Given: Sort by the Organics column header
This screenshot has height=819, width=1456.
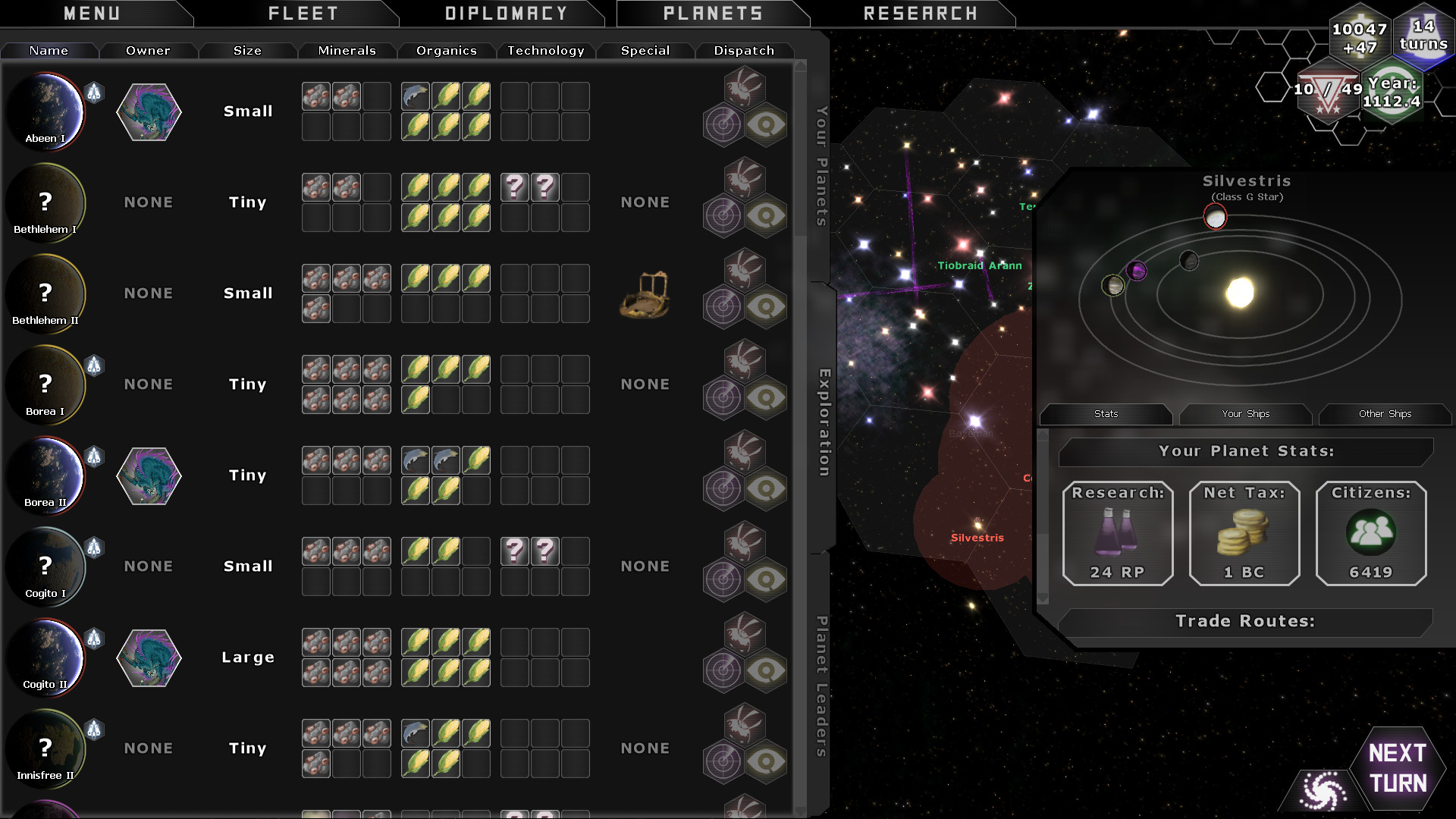Looking at the screenshot, I should point(446,51).
